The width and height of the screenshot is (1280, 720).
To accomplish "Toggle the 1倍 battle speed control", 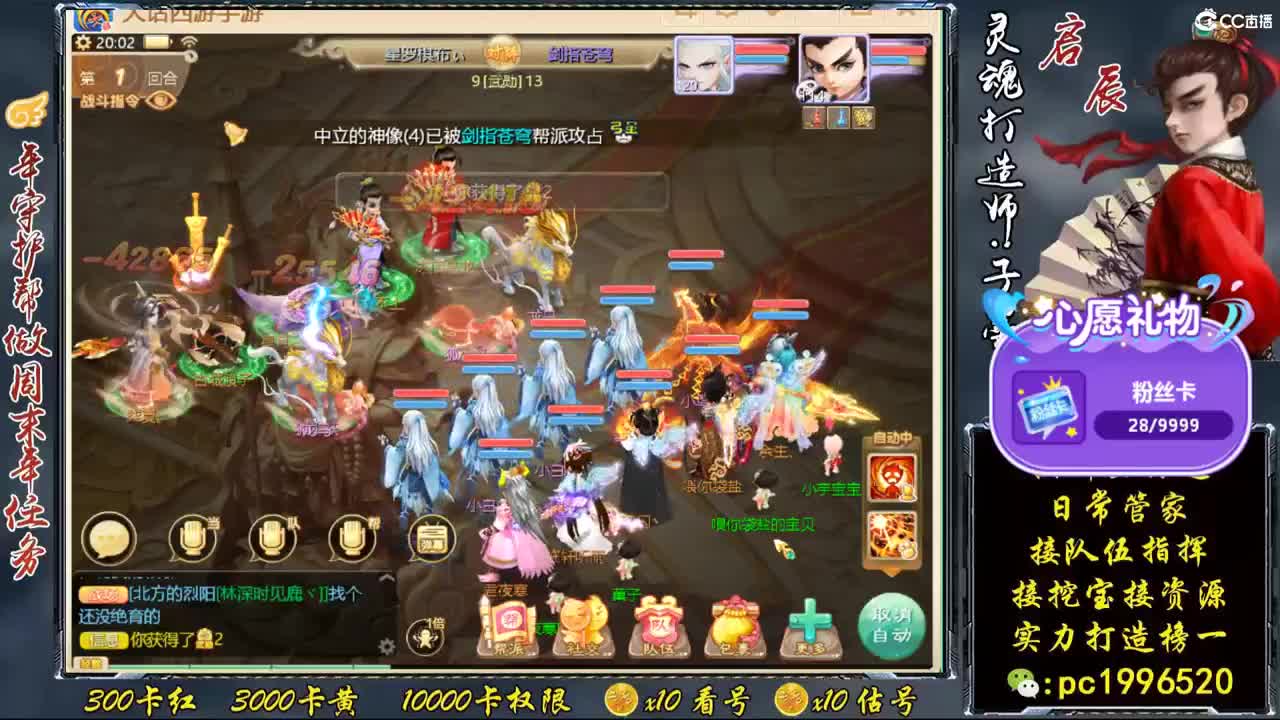I will [425, 637].
